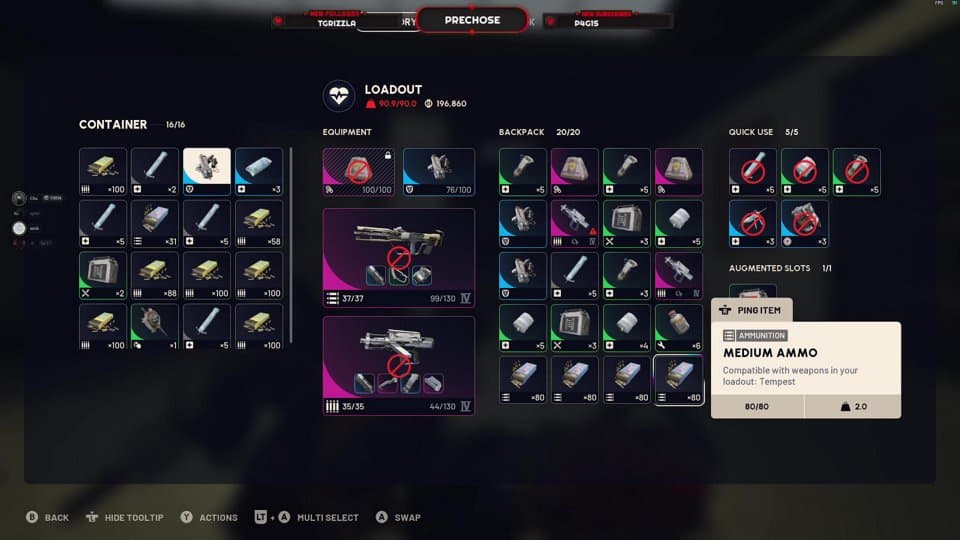Select the blue bandage pack with x3 in container
This screenshot has width=960, height=540.
(x=259, y=172)
